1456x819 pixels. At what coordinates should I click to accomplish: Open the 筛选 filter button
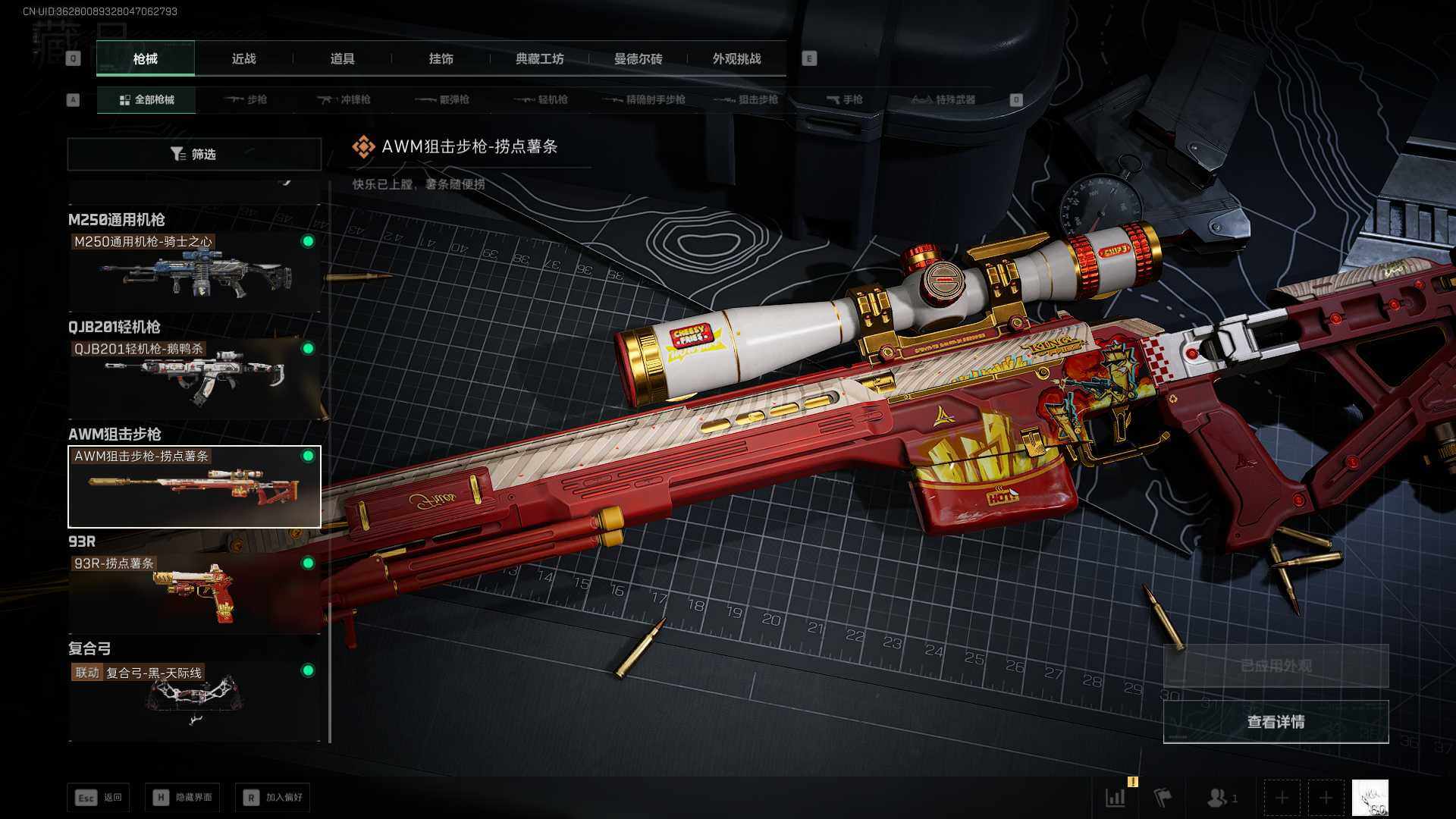click(x=194, y=154)
